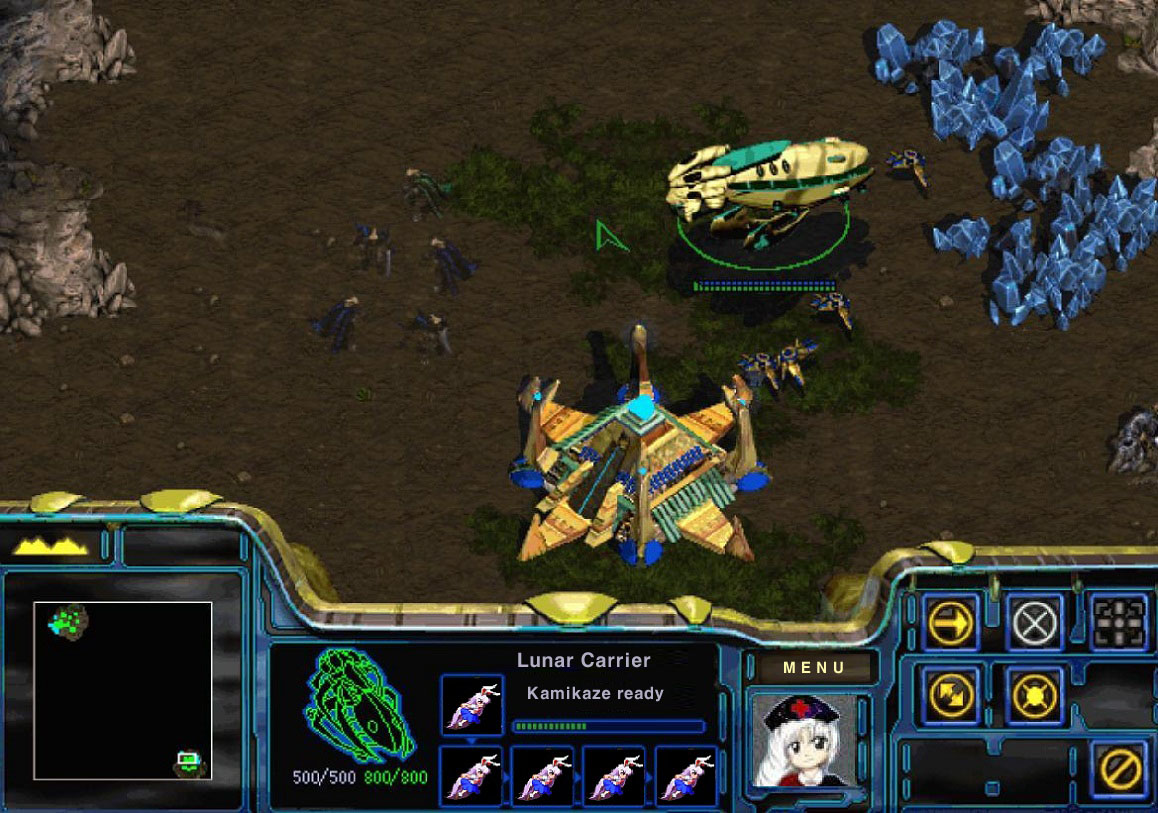This screenshot has height=813, width=1158.
Task: Jump to the bottom-right minimap marker
Action: pos(189,763)
